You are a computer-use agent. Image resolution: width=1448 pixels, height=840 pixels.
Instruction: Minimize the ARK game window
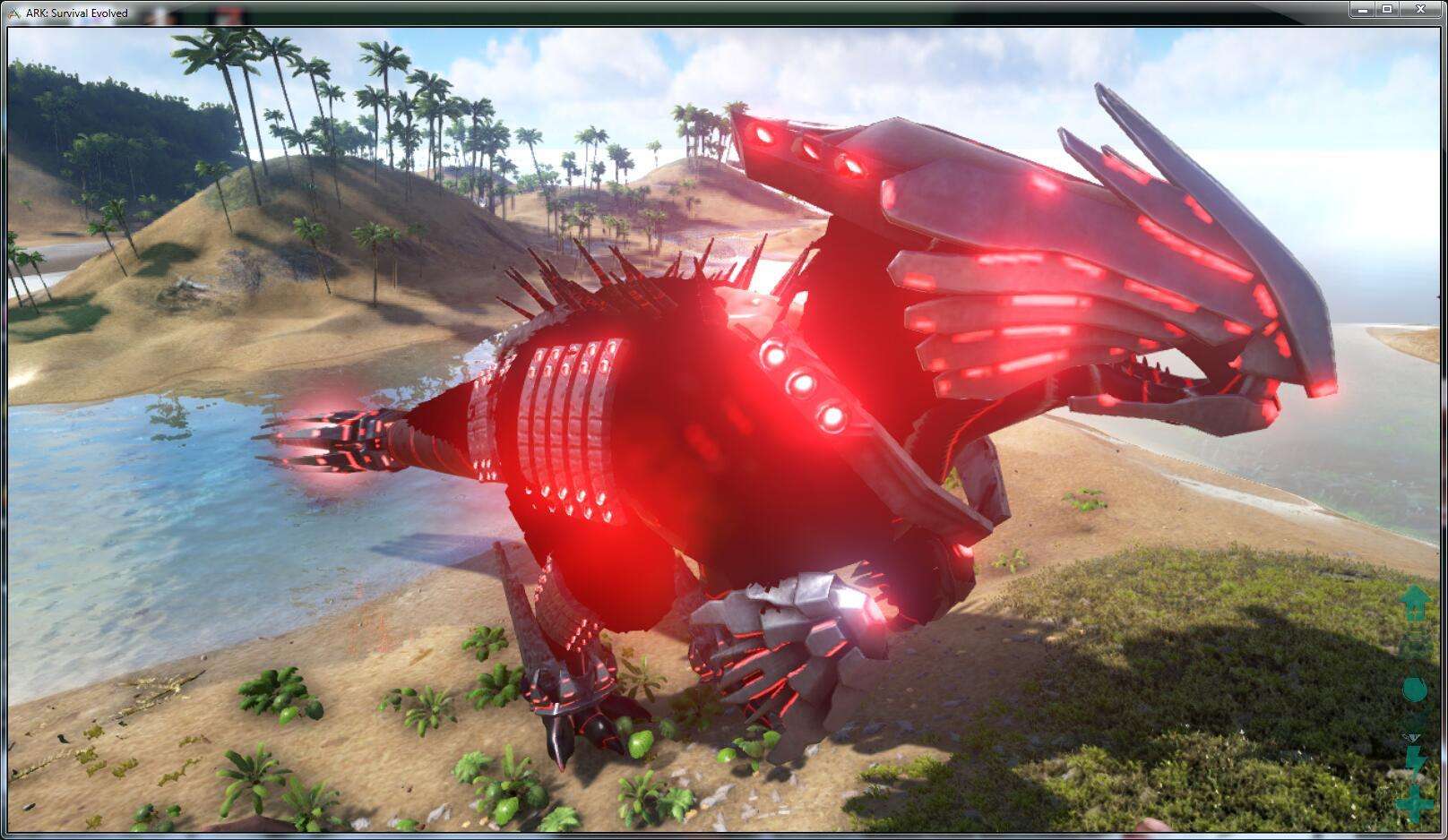(x=1363, y=9)
